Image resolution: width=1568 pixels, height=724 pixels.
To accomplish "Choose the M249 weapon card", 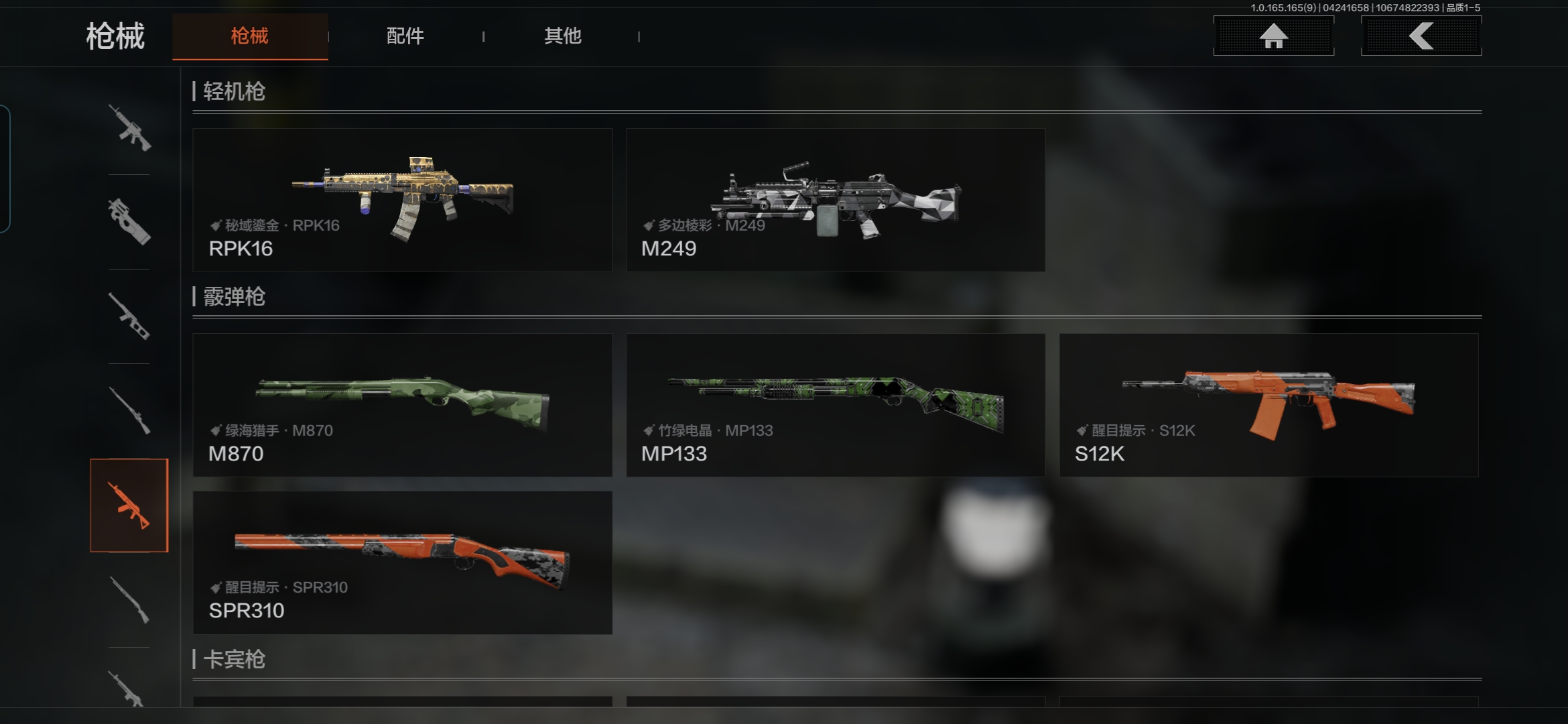I will (x=835, y=200).
